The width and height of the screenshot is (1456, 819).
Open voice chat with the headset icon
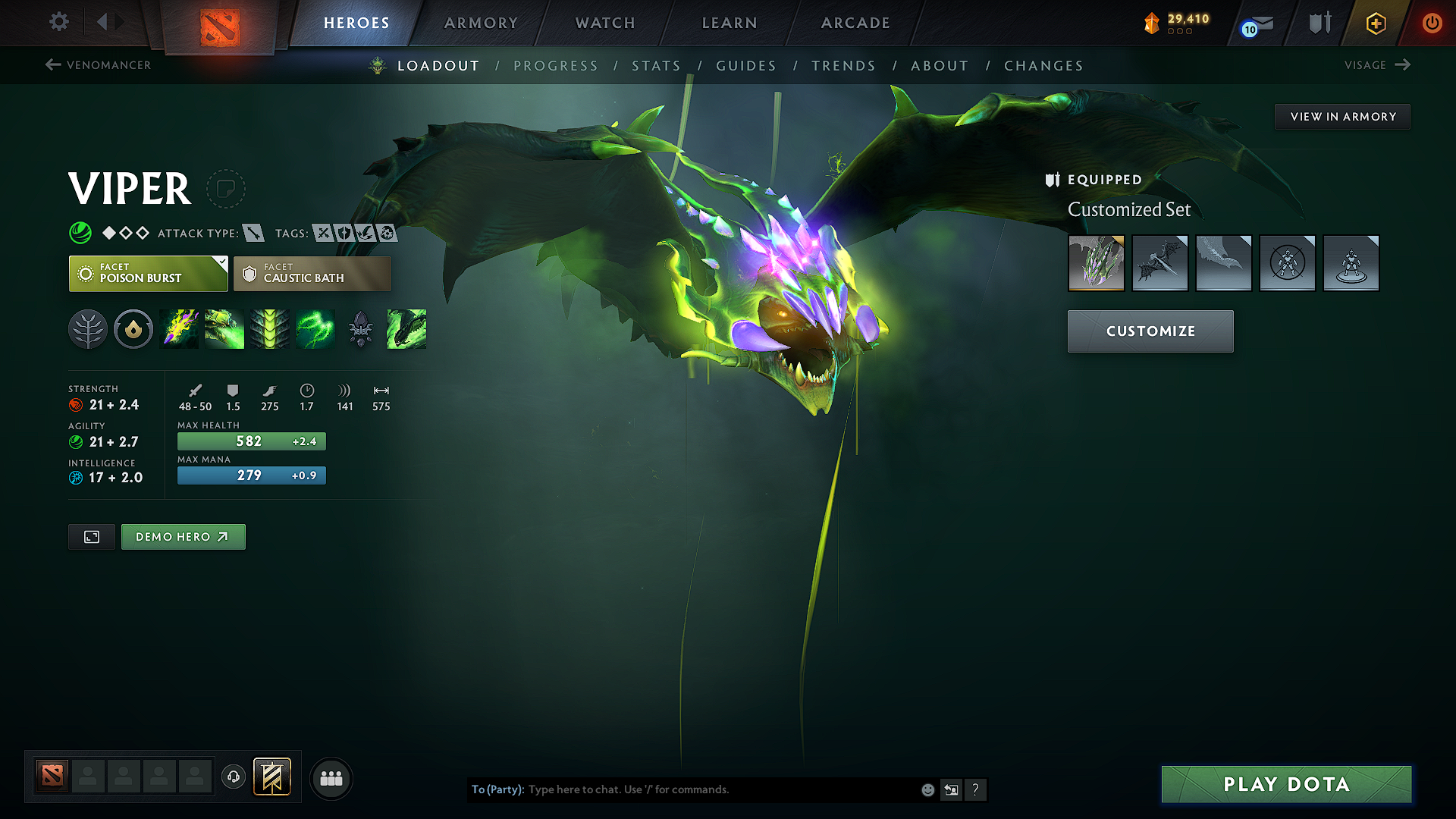click(x=233, y=778)
